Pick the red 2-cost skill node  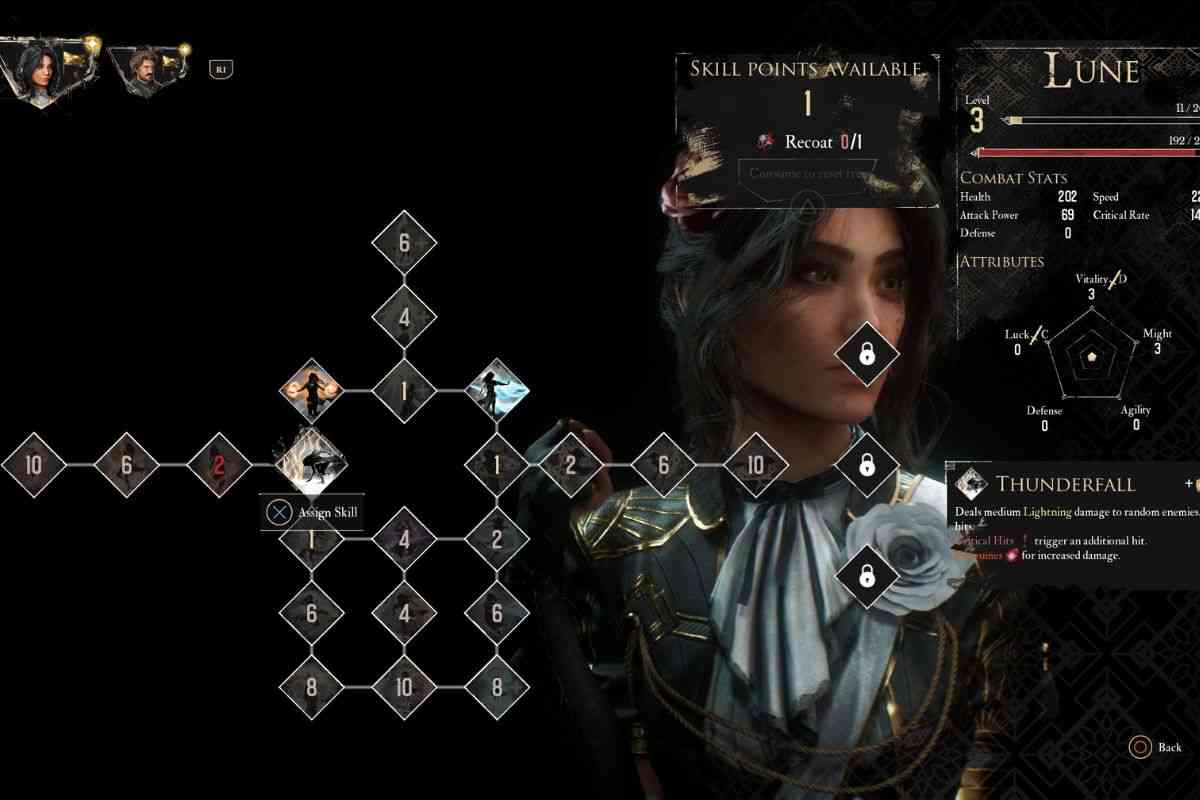[x=219, y=464]
